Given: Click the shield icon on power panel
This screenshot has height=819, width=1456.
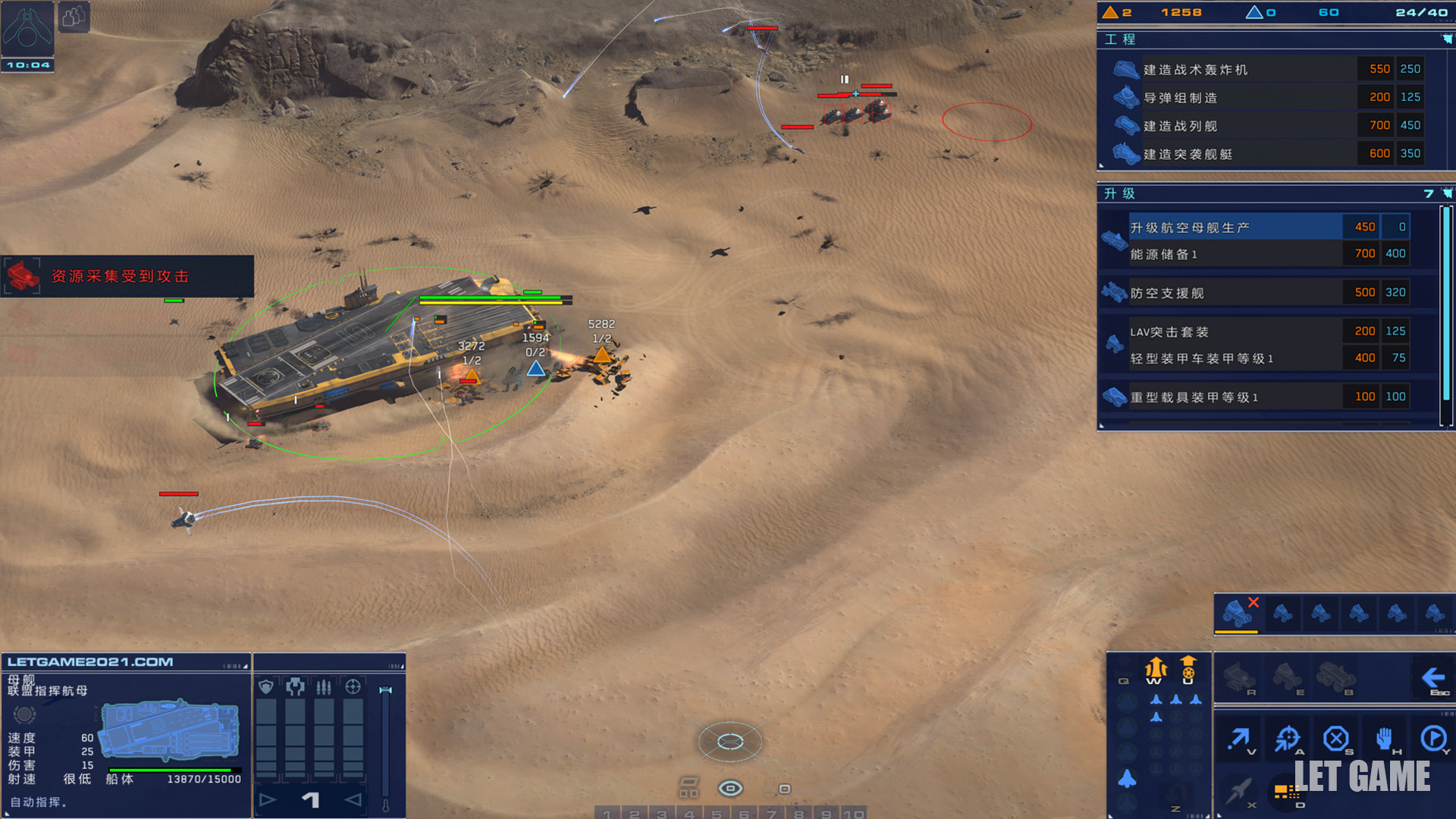Looking at the screenshot, I should pos(266,687).
